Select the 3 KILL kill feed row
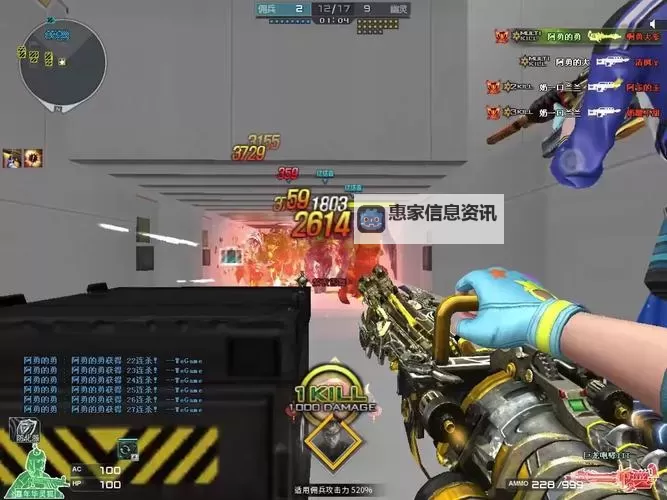The image size is (667, 500). click(x=575, y=112)
